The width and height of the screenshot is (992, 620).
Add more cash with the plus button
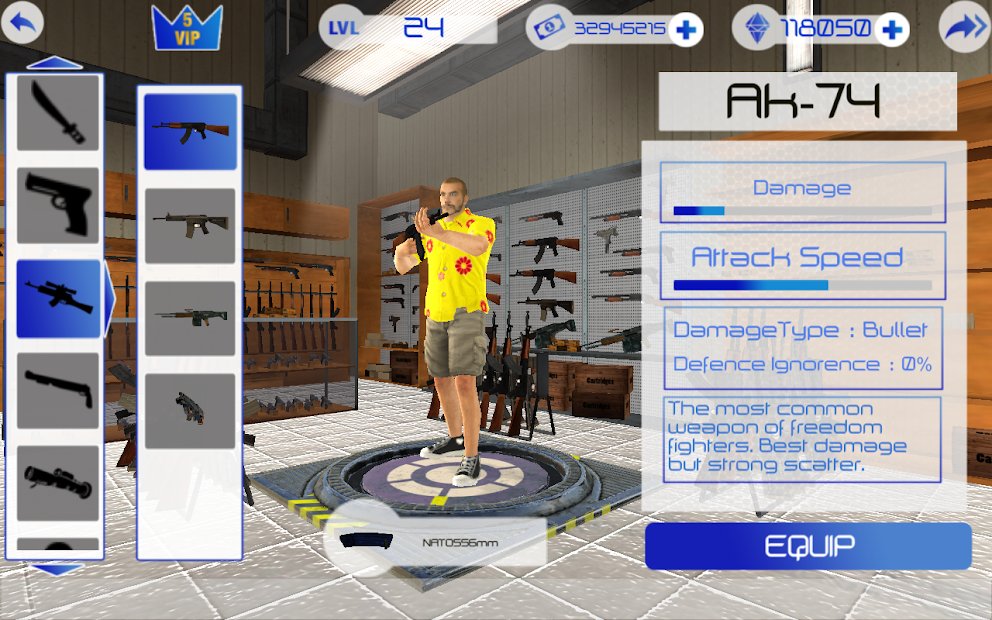pos(685,29)
